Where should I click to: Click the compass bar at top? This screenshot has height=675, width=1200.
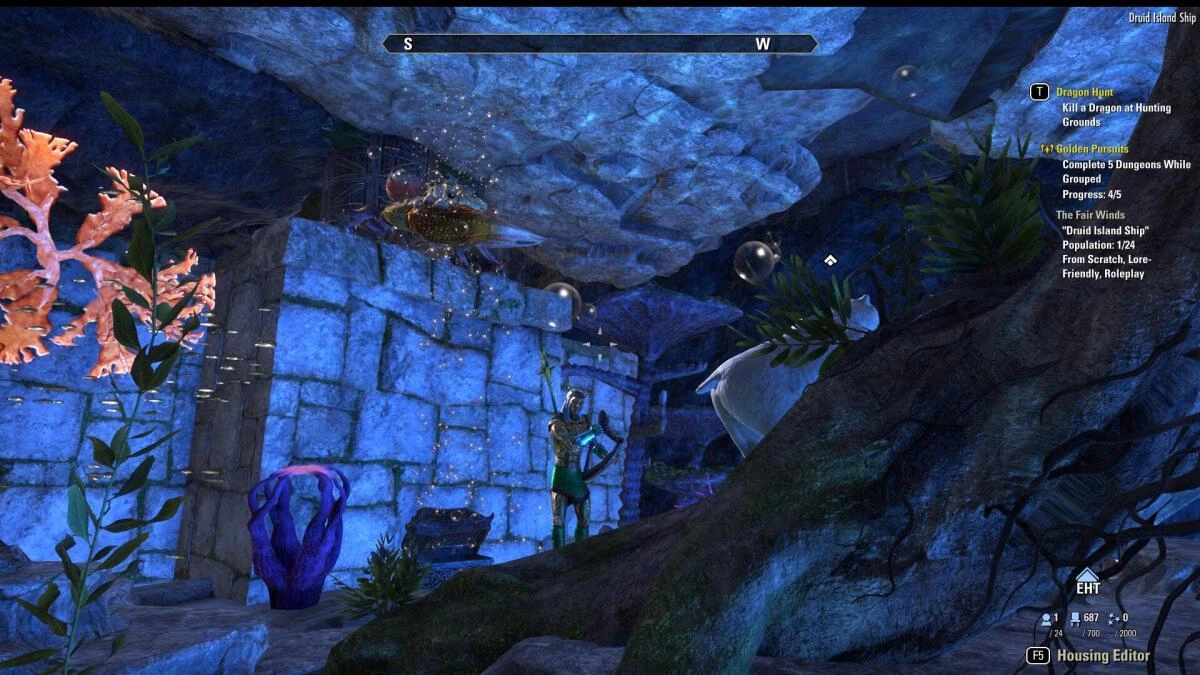[599, 44]
